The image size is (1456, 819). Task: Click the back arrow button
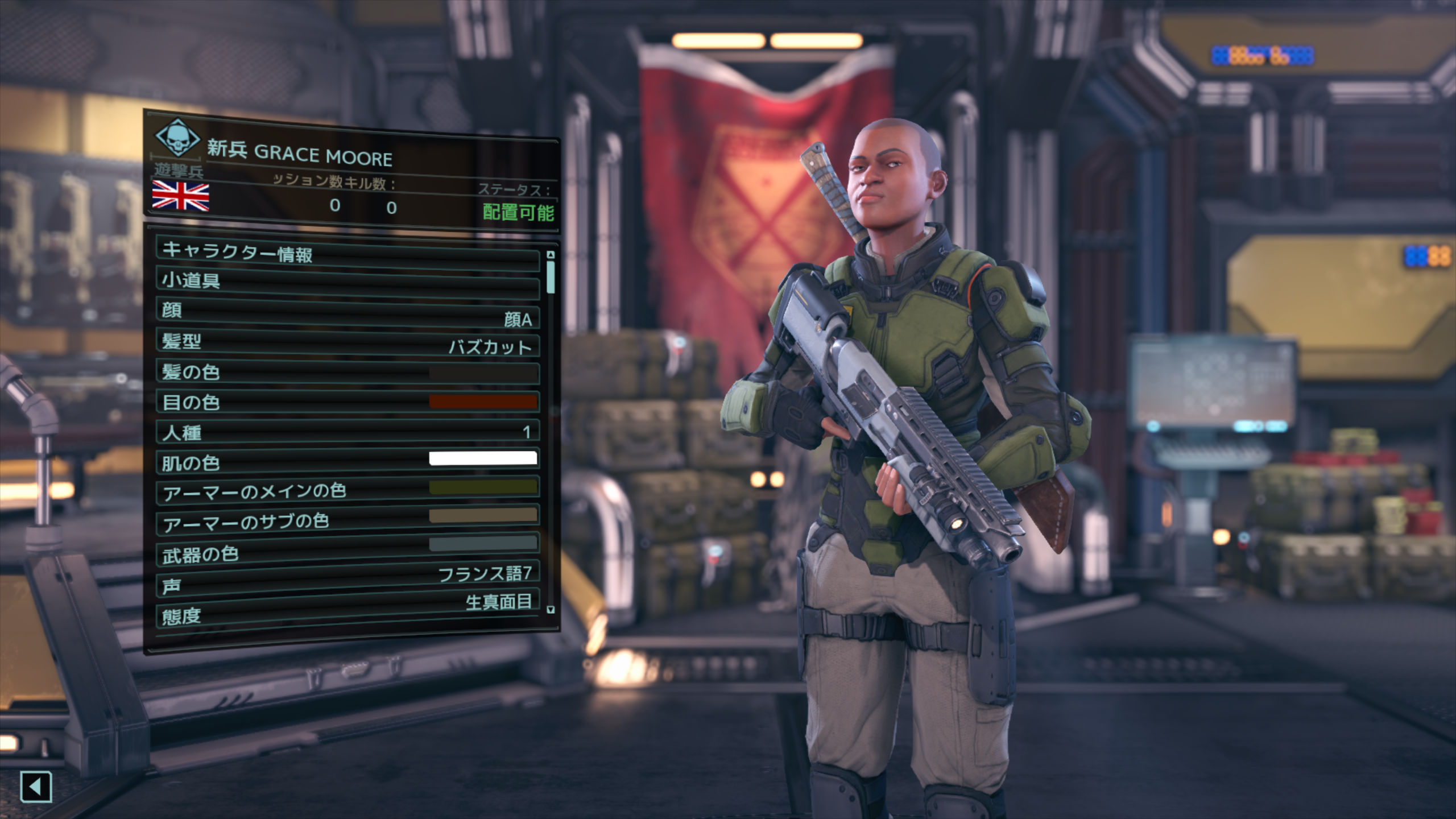[x=36, y=787]
